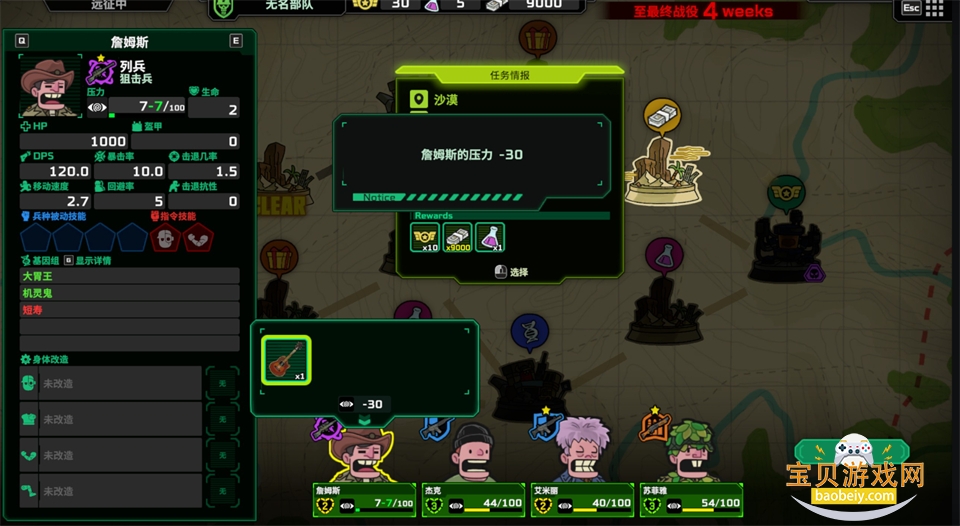Select squad member 杰克's status card

[473, 502]
